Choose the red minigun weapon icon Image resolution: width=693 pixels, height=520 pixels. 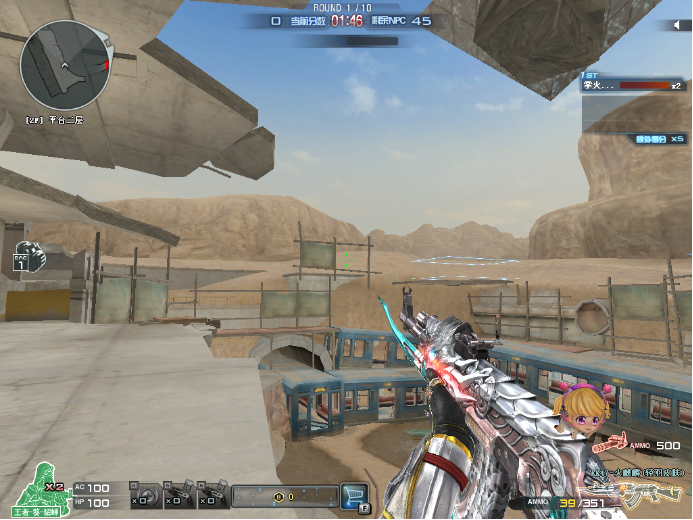pyautogui.click(x=612, y=445)
